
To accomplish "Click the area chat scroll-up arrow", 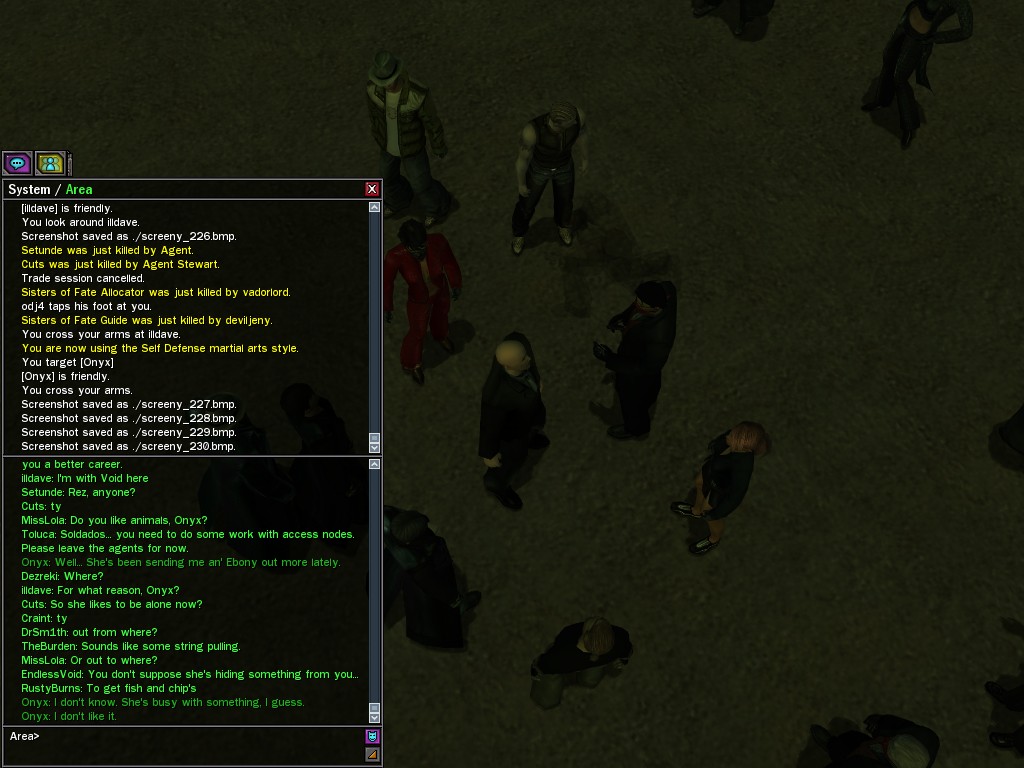I will click(375, 464).
